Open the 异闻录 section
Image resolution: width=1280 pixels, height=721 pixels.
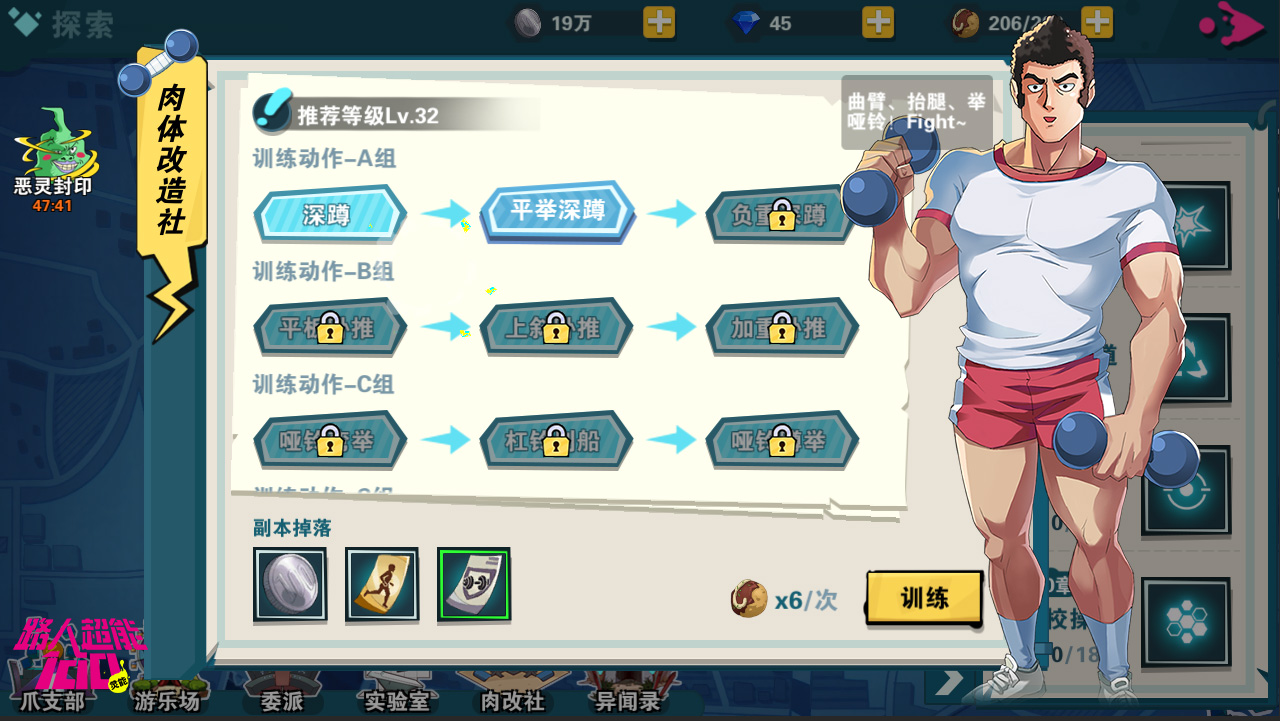(x=627, y=700)
